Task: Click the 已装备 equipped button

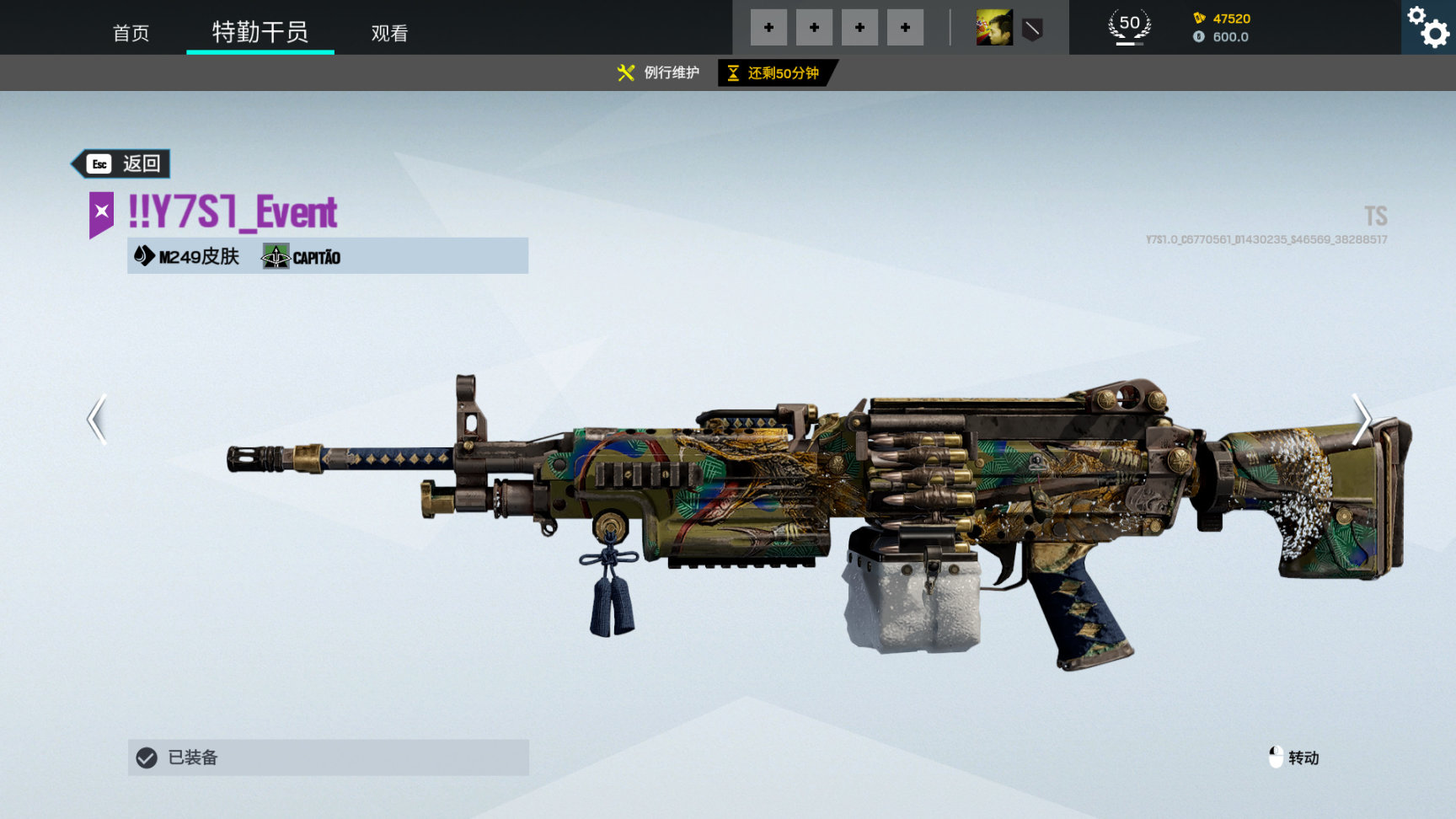Action: [328, 757]
